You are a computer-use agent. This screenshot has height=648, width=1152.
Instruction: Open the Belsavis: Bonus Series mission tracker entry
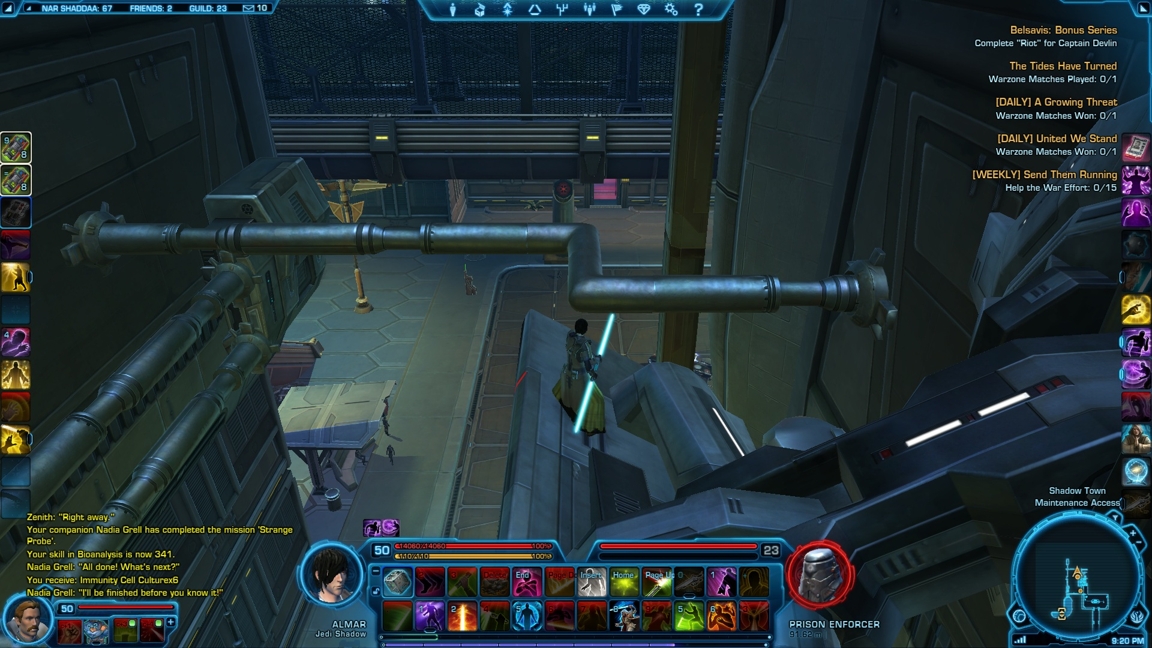point(1062,30)
